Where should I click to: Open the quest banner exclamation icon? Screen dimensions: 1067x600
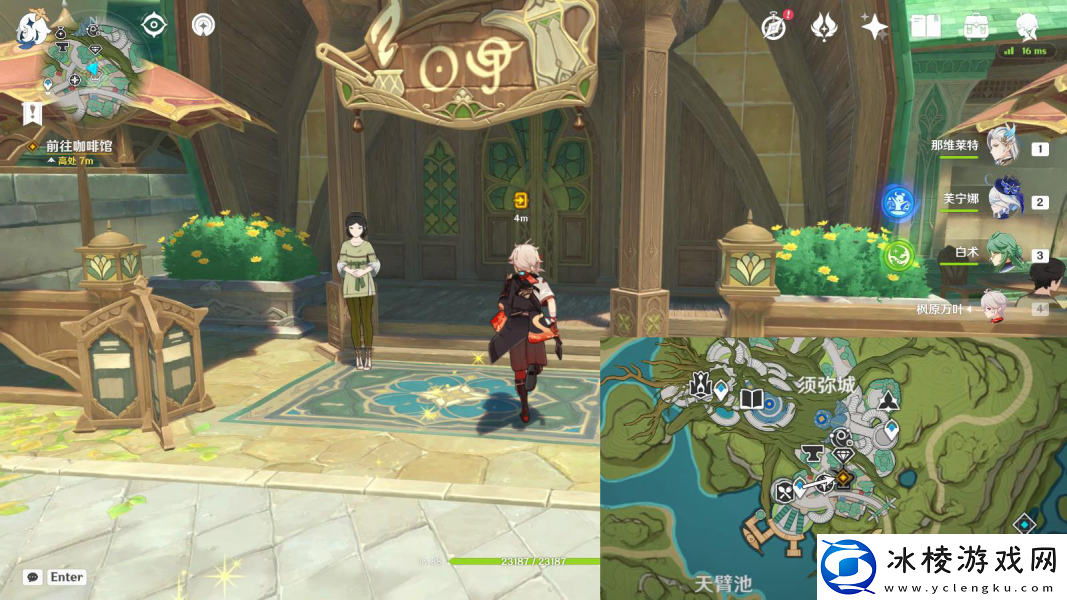pyautogui.click(x=32, y=113)
